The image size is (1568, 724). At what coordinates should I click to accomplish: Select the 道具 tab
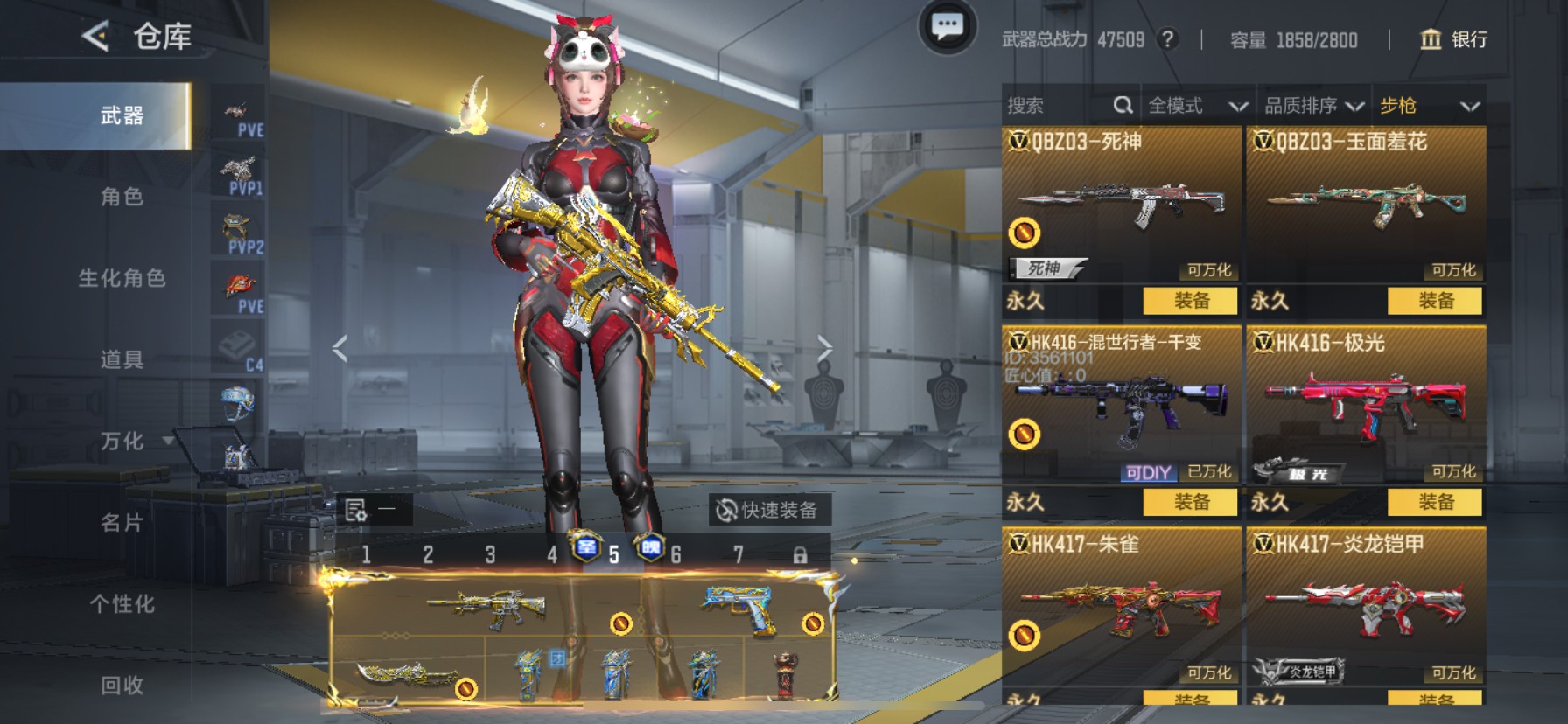pyautogui.click(x=122, y=359)
